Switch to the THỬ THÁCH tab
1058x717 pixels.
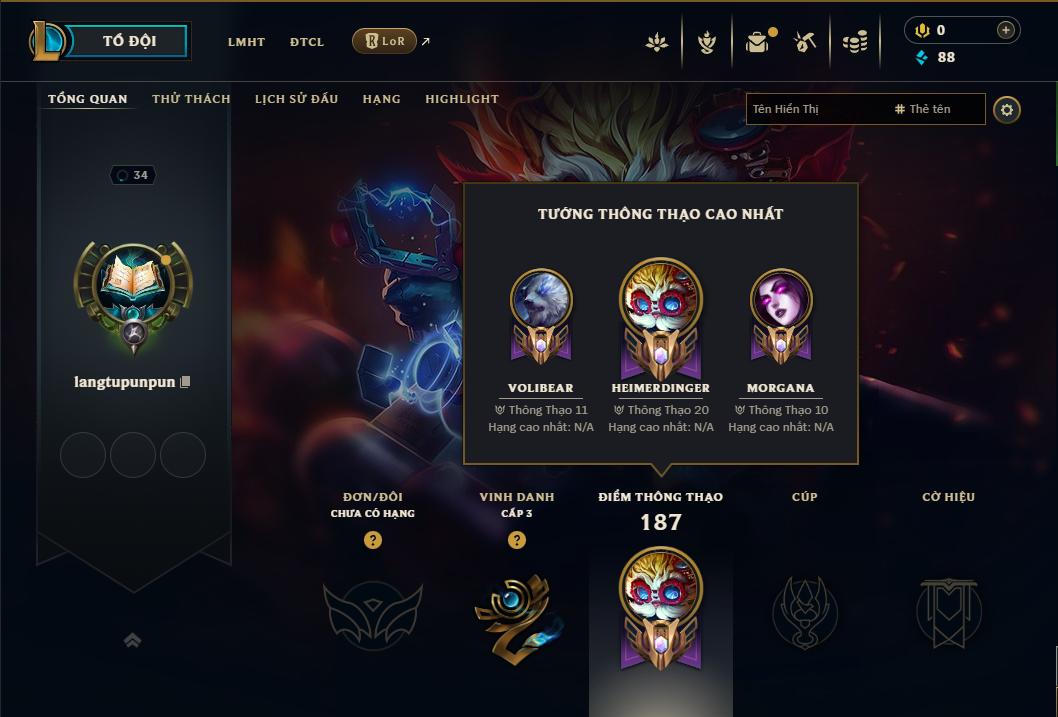click(191, 99)
